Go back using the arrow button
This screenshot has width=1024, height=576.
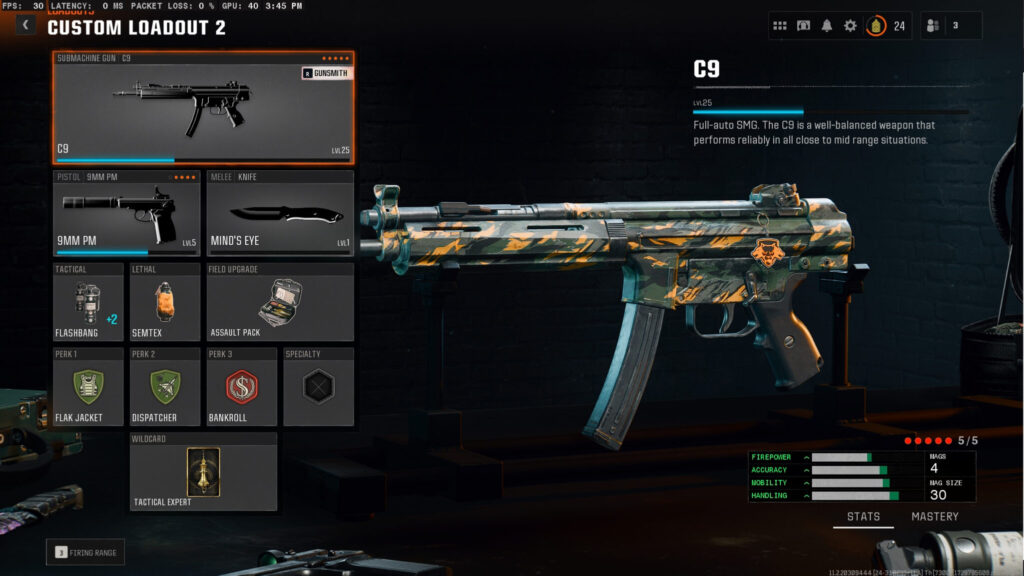pyautogui.click(x=25, y=25)
